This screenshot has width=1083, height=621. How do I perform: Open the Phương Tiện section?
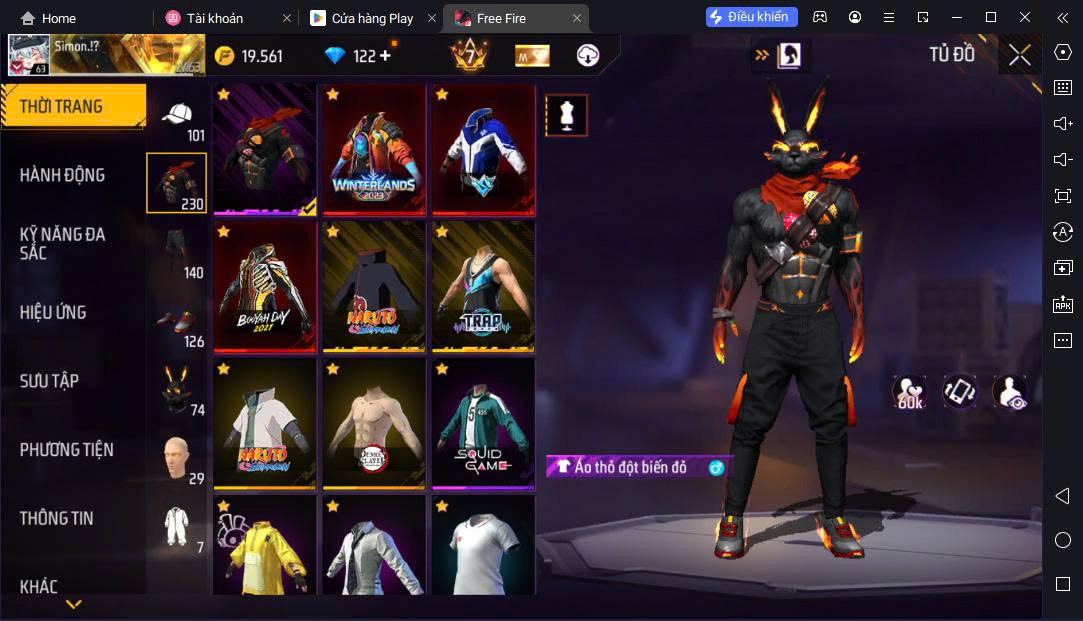point(66,450)
